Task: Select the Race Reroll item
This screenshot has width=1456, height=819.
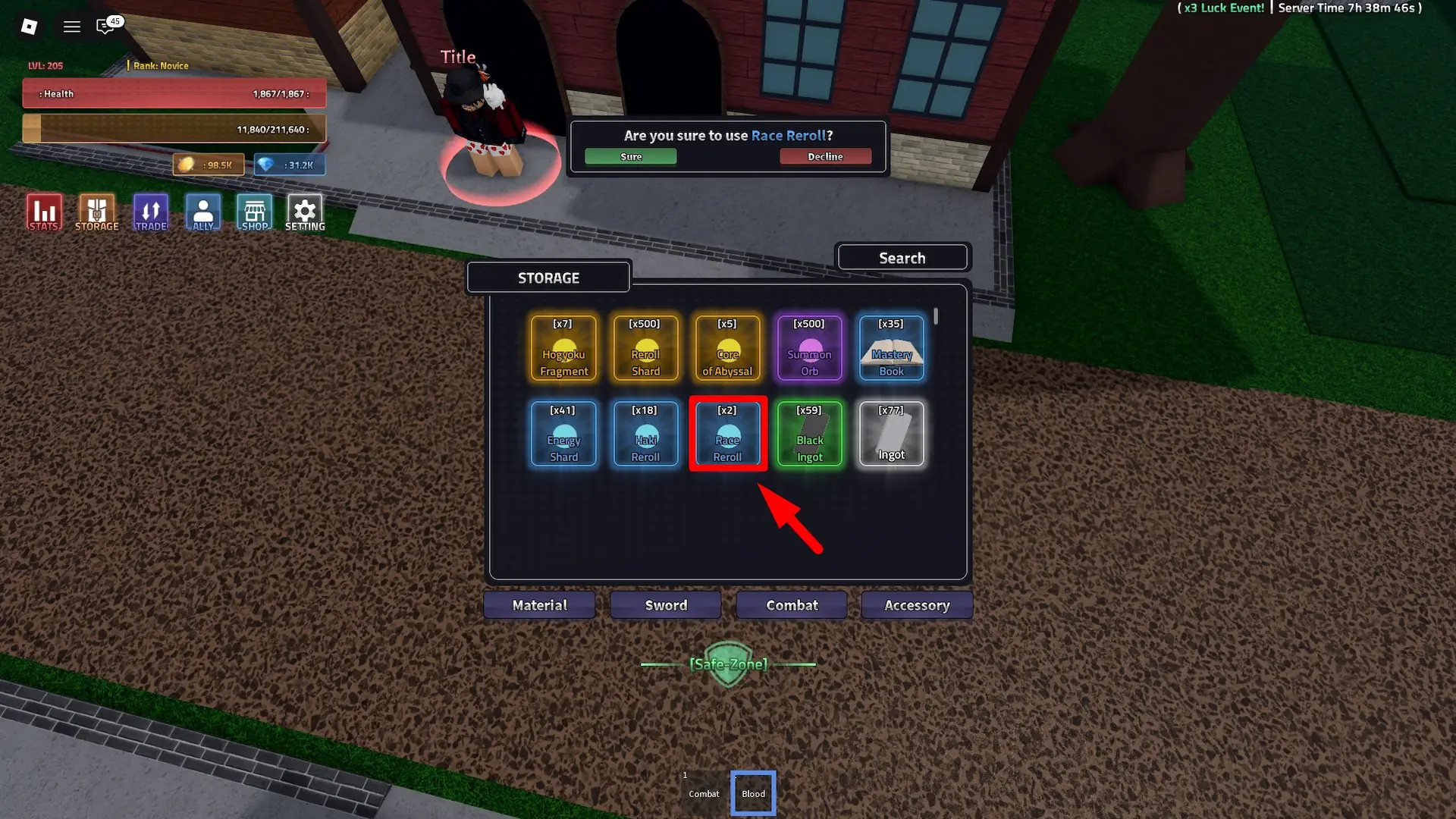Action: (x=727, y=434)
